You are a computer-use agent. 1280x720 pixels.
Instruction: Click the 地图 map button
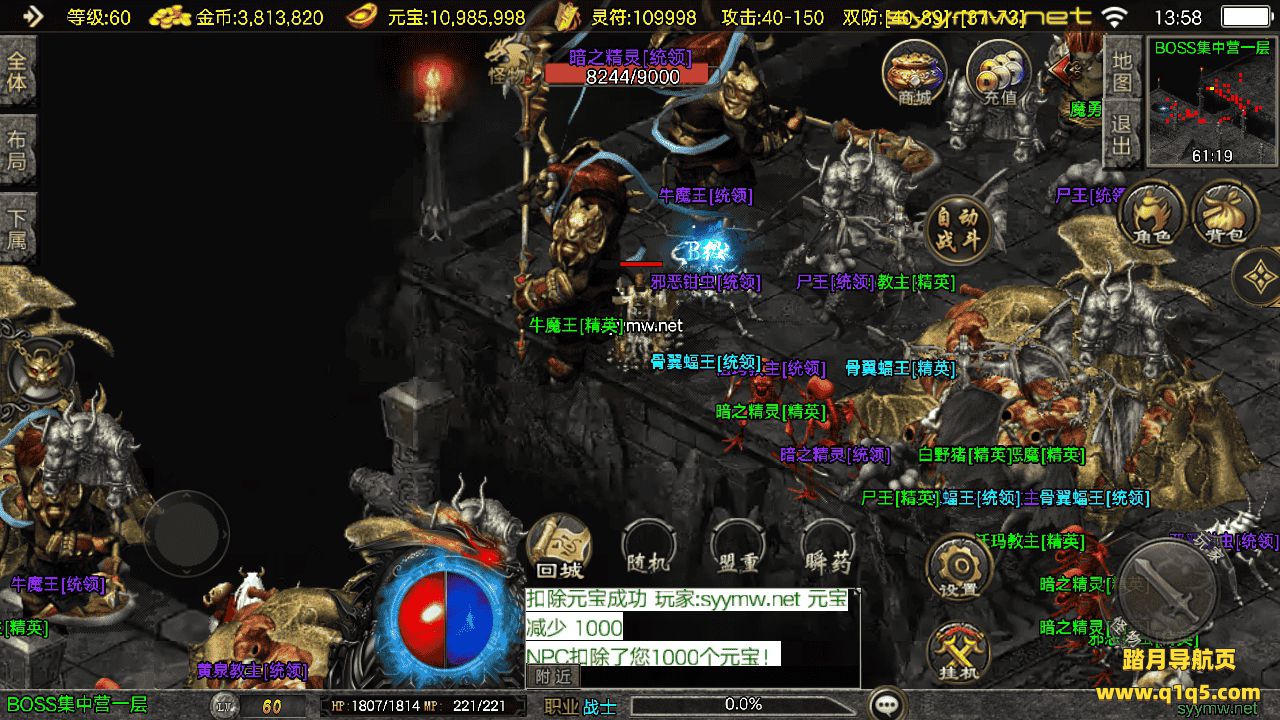point(1122,70)
